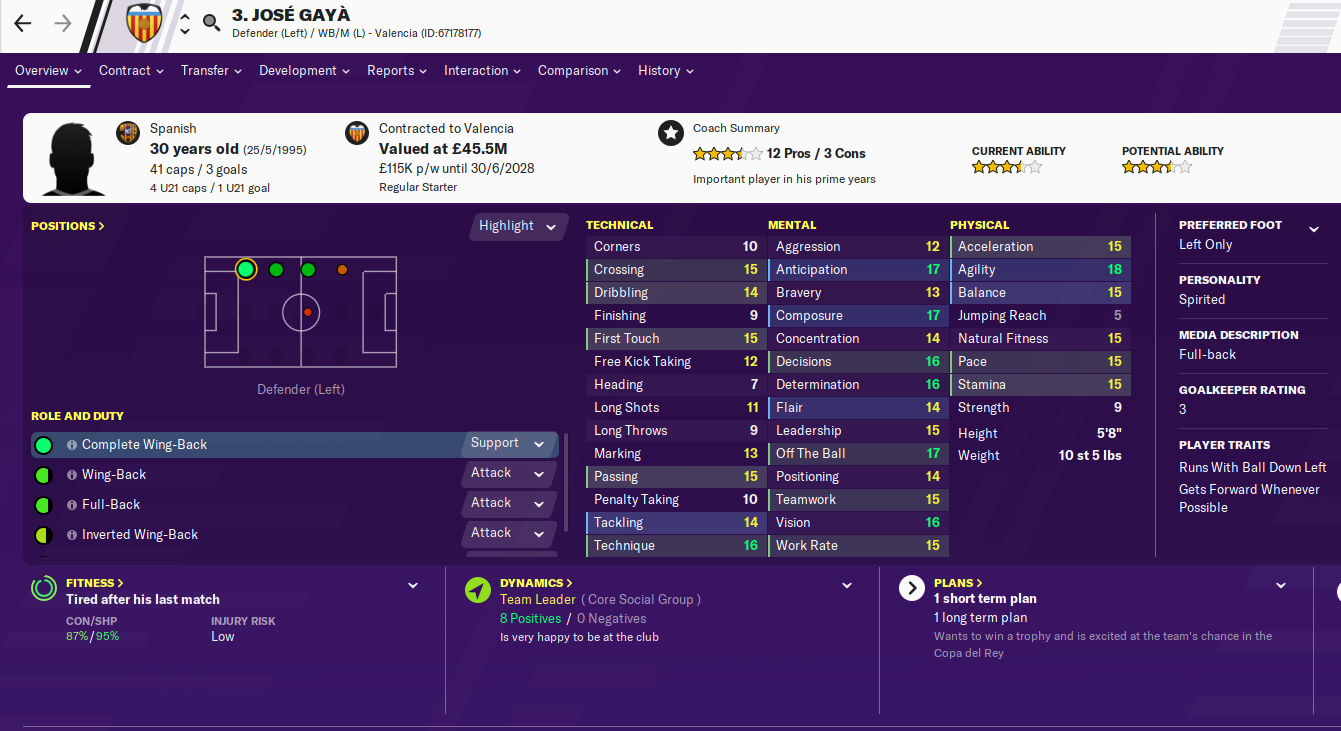
Task: Change Wing-Back duty from Attack dropdown
Action: [x=508, y=474]
